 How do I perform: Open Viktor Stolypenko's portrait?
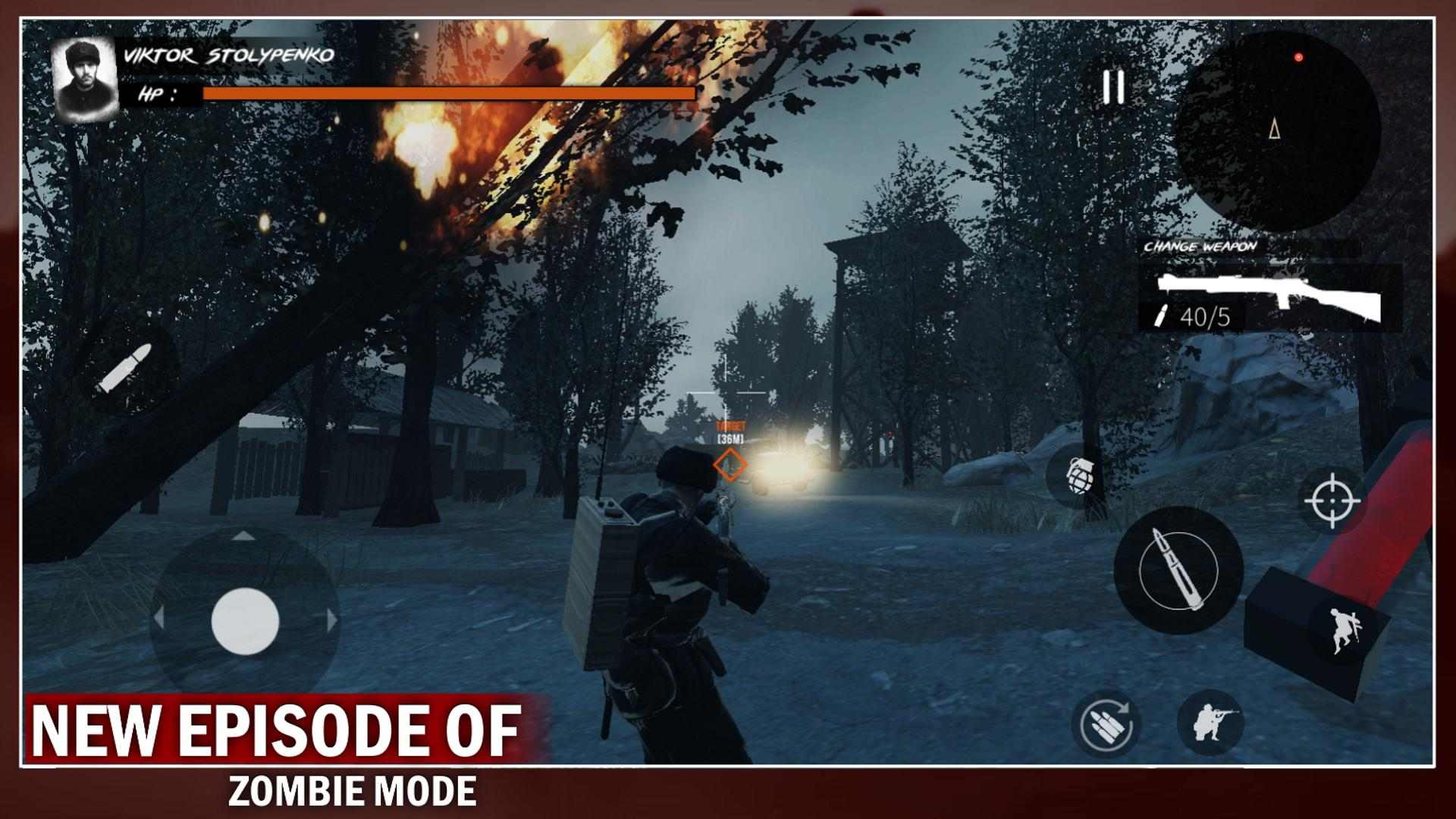(86, 80)
